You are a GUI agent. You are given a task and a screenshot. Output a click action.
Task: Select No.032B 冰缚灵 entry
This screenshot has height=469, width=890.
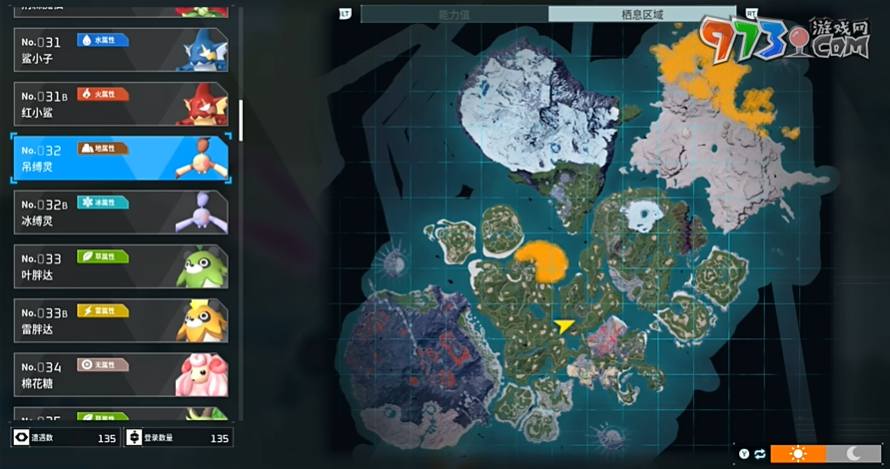tap(120, 212)
